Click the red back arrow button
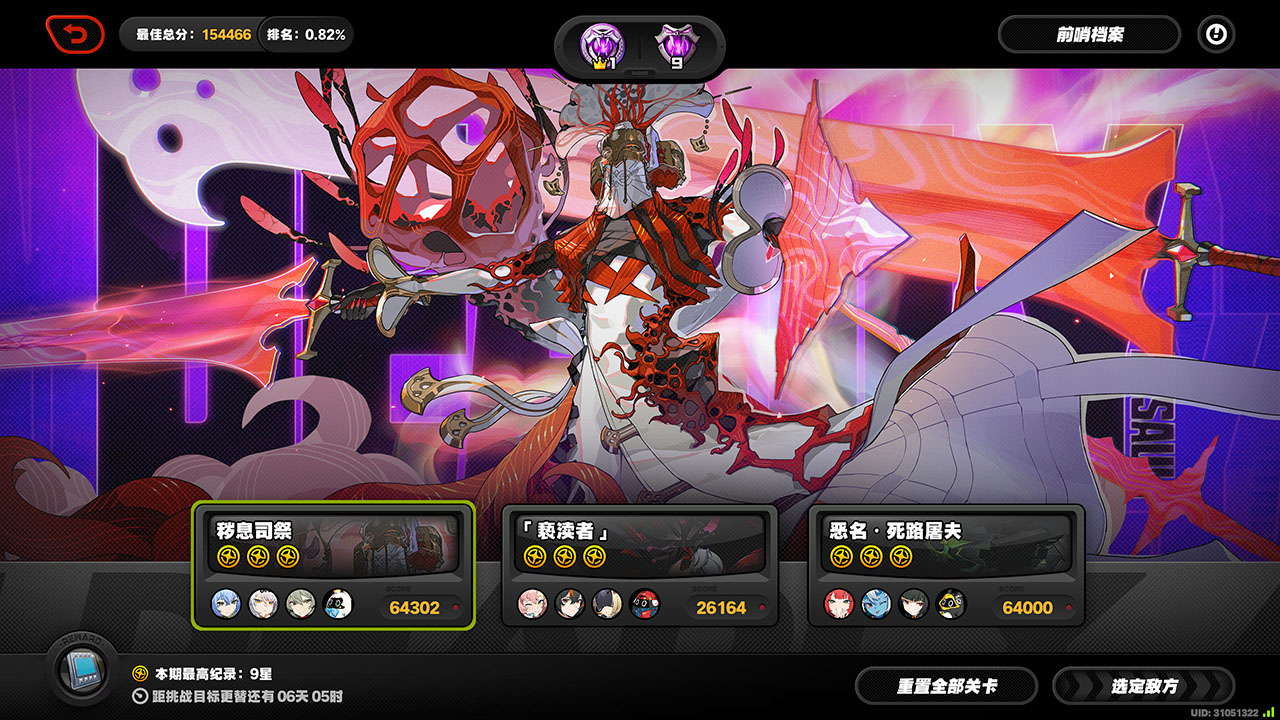Screen dimensions: 1280x720 pos(75,35)
